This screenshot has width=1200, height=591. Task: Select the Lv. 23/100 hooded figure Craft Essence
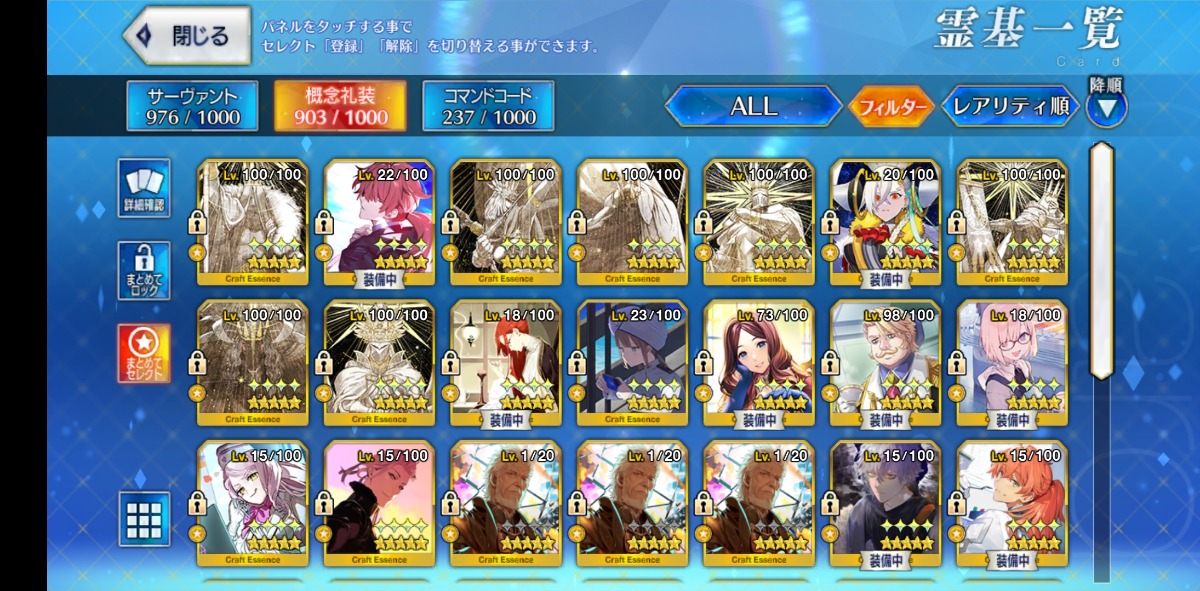click(x=632, y=362)
